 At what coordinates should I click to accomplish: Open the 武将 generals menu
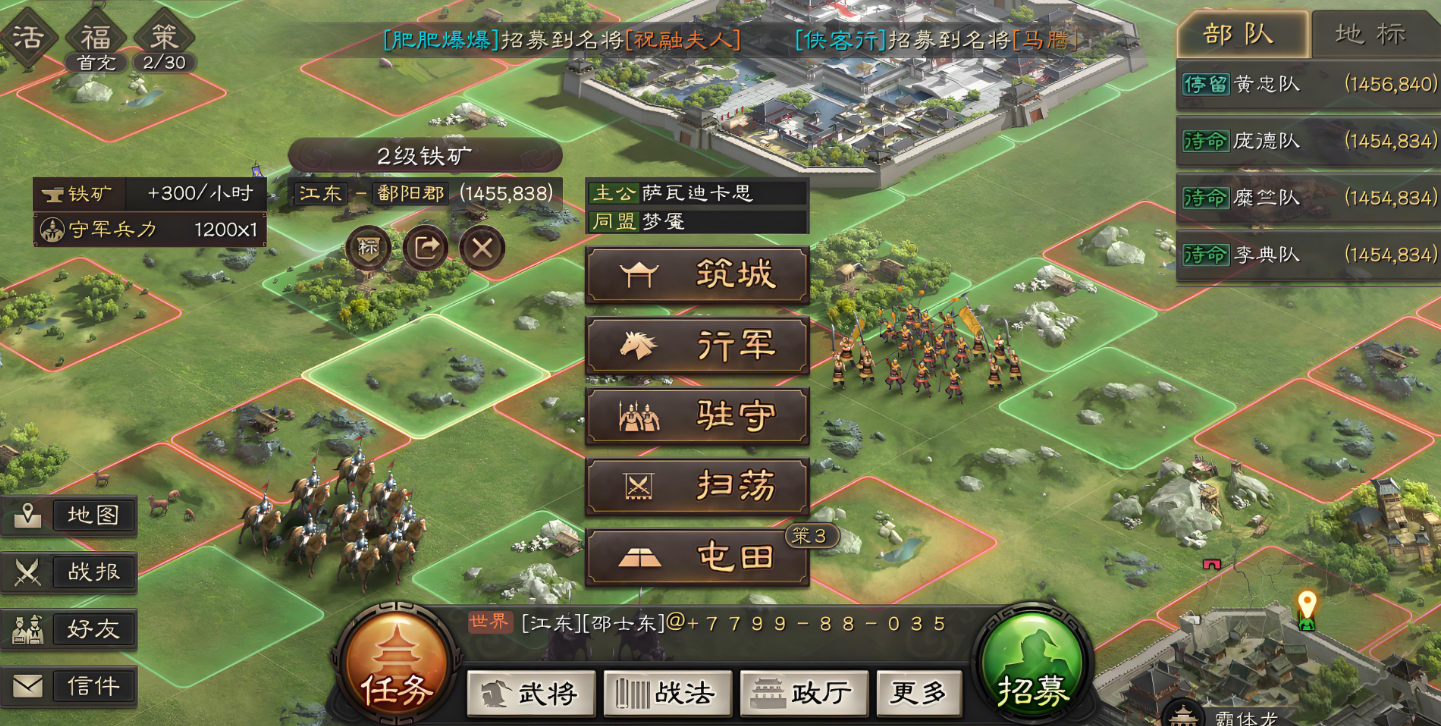(x=531, y=693)
